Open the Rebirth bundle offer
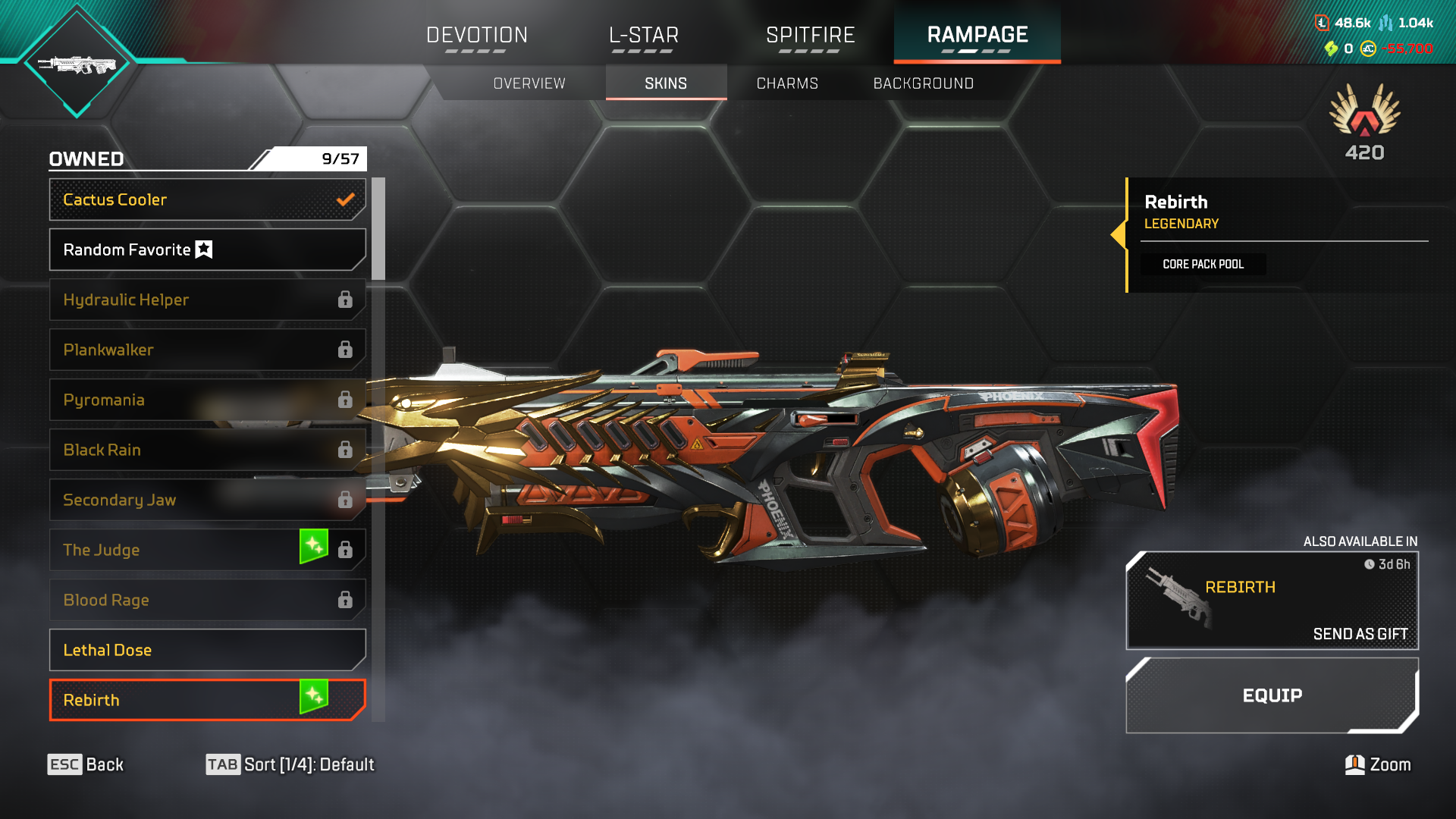This screenshot has height=819, width=1456. [x=1272, y=600]
